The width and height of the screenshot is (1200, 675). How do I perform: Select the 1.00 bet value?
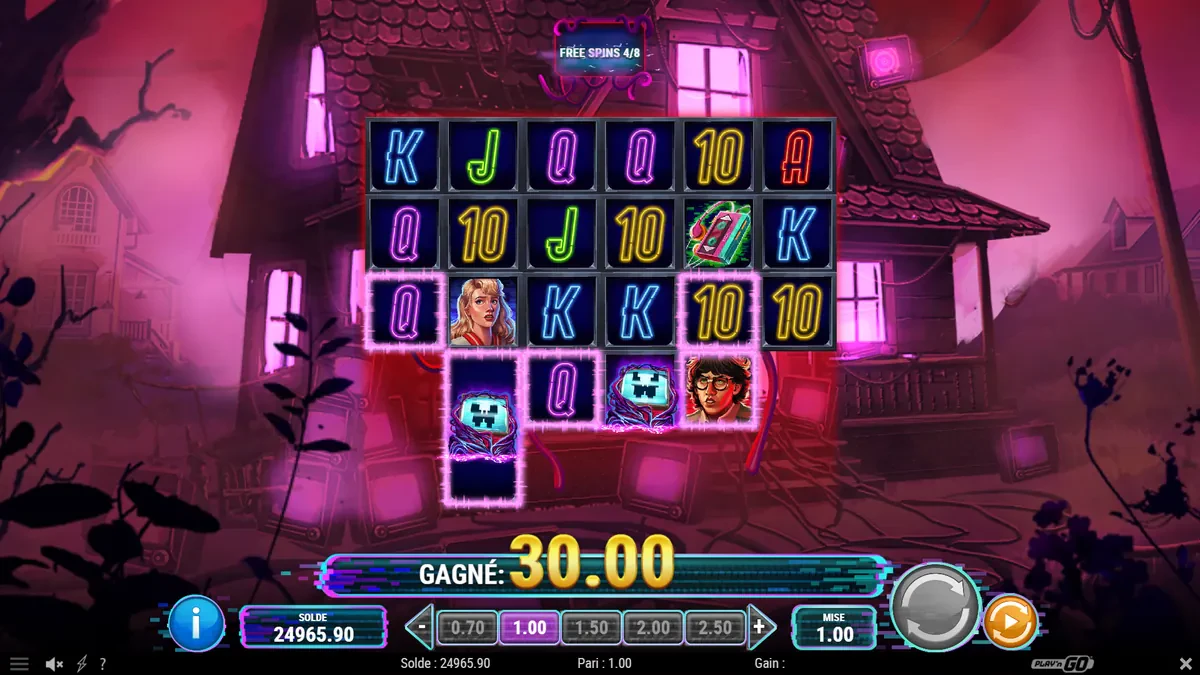[529, 628]
